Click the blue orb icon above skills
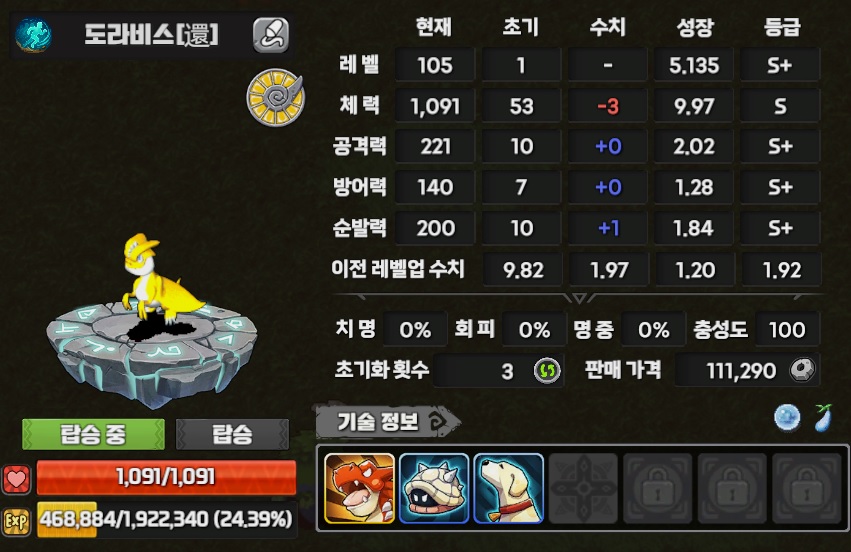 coord(787,418)
